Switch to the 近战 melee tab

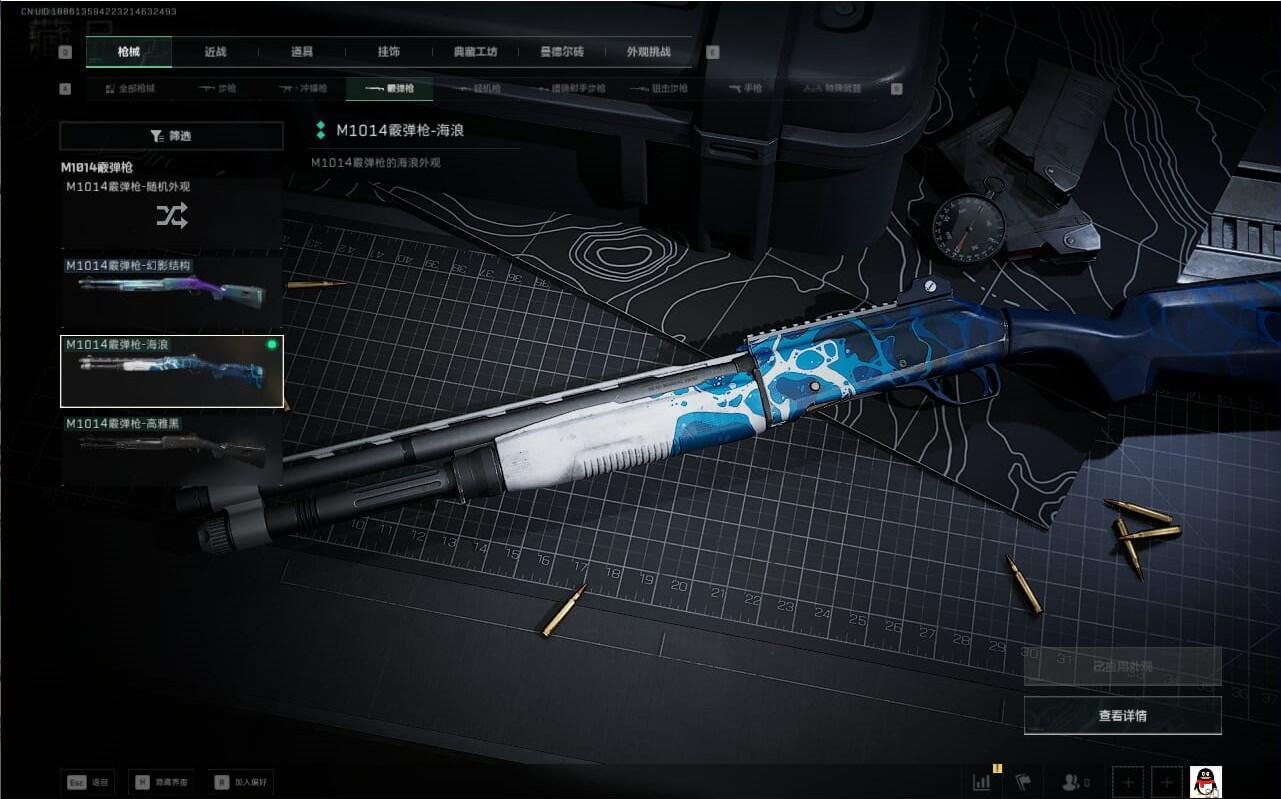(x=215, y=52)
